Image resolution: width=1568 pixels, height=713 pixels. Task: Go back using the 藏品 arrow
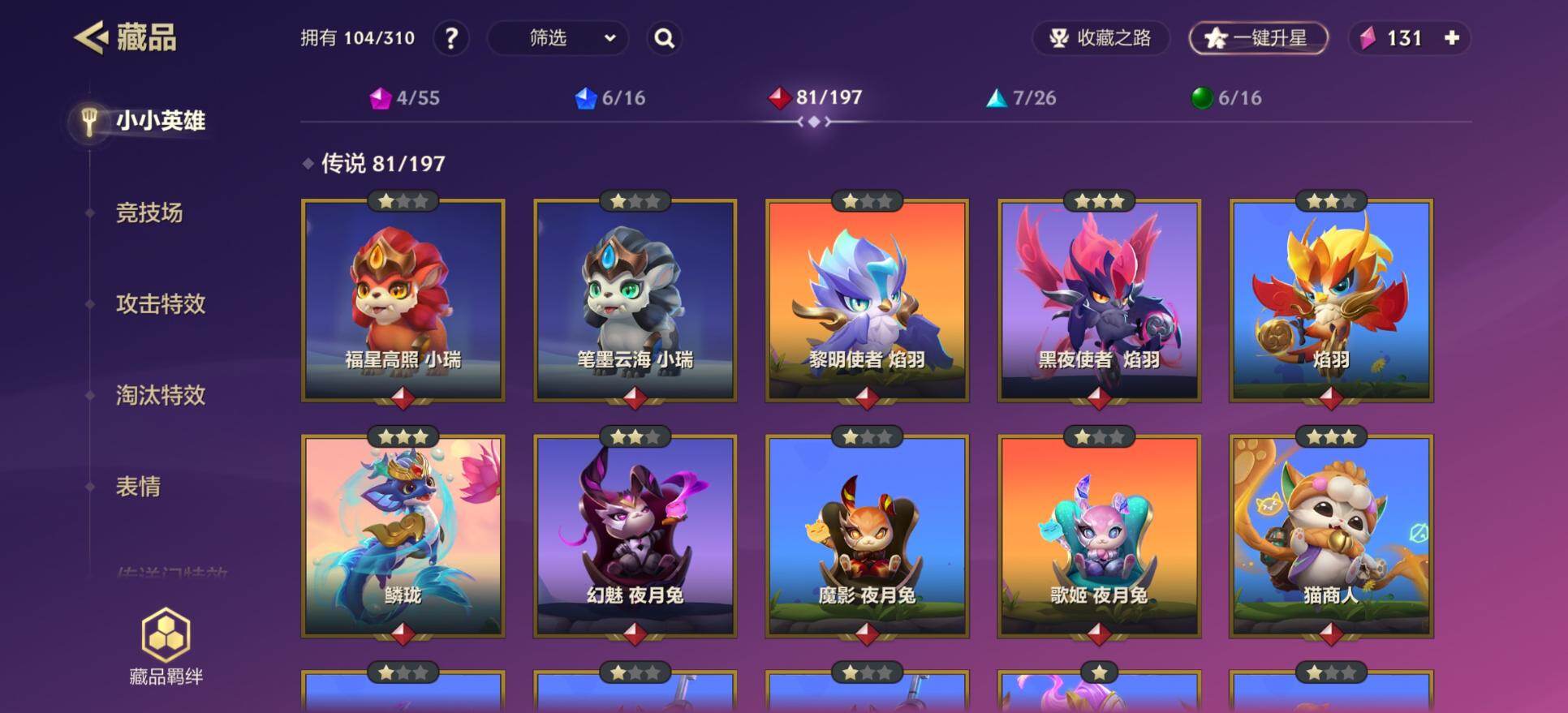coord(92,37)
